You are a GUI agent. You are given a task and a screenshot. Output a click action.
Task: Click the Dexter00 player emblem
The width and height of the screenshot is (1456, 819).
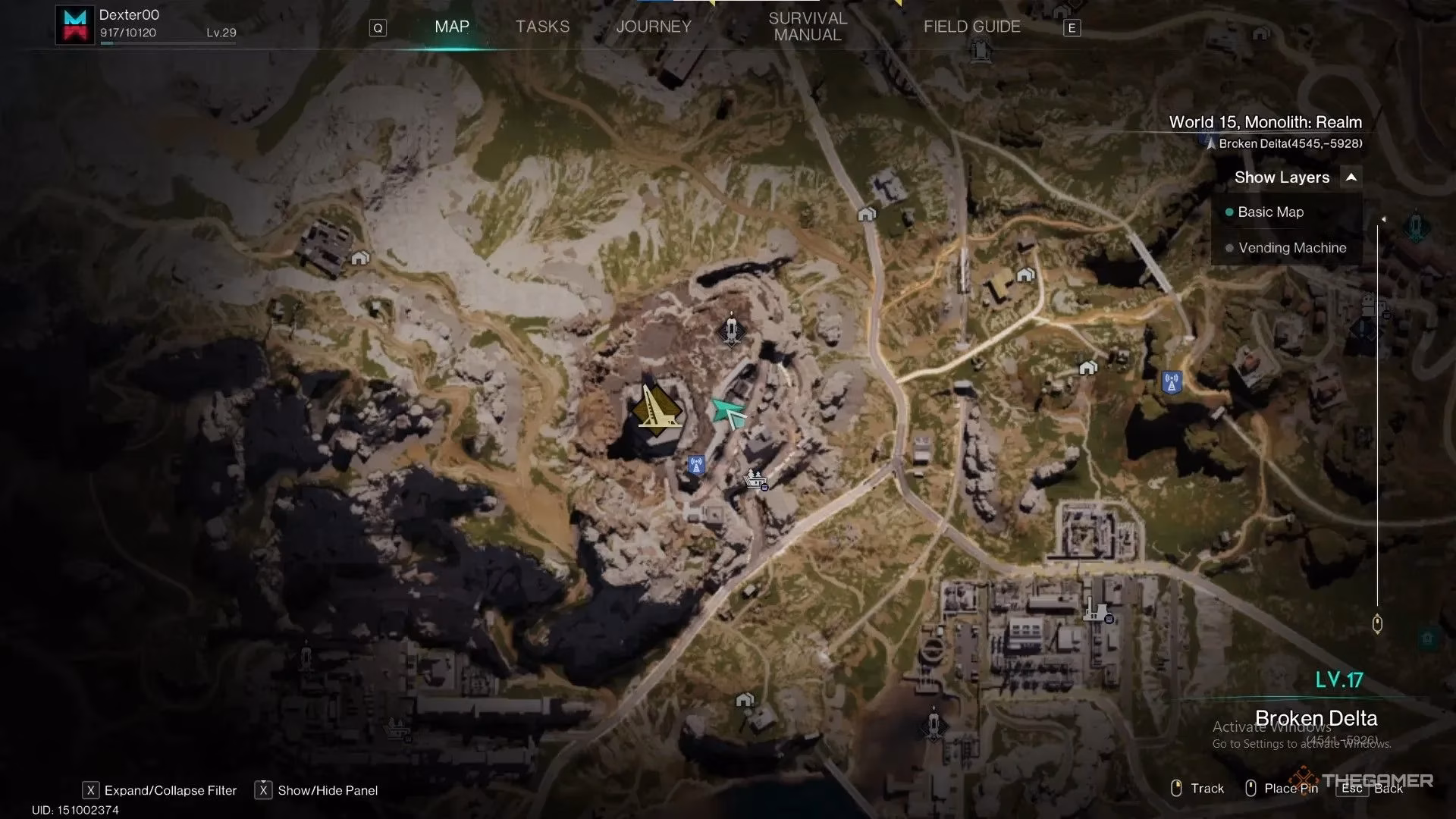(75, 24)
